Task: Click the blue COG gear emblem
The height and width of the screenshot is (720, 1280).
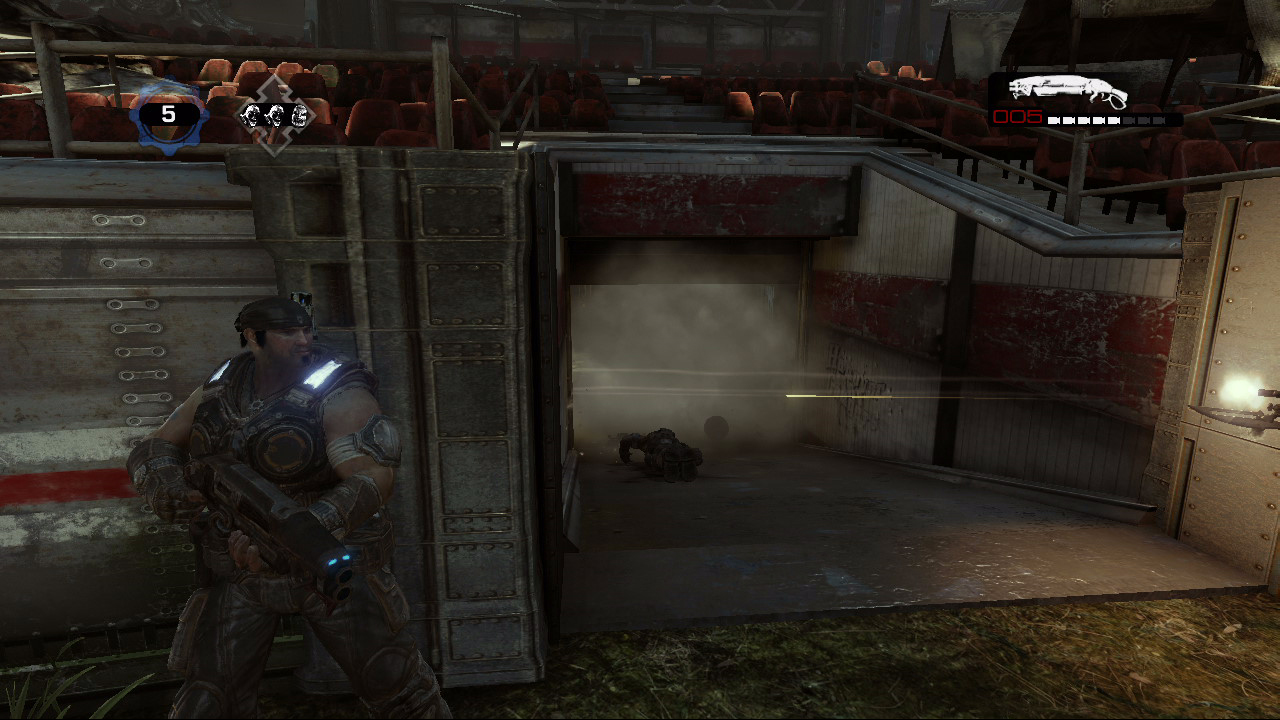Action: click(x=168, y=115)
